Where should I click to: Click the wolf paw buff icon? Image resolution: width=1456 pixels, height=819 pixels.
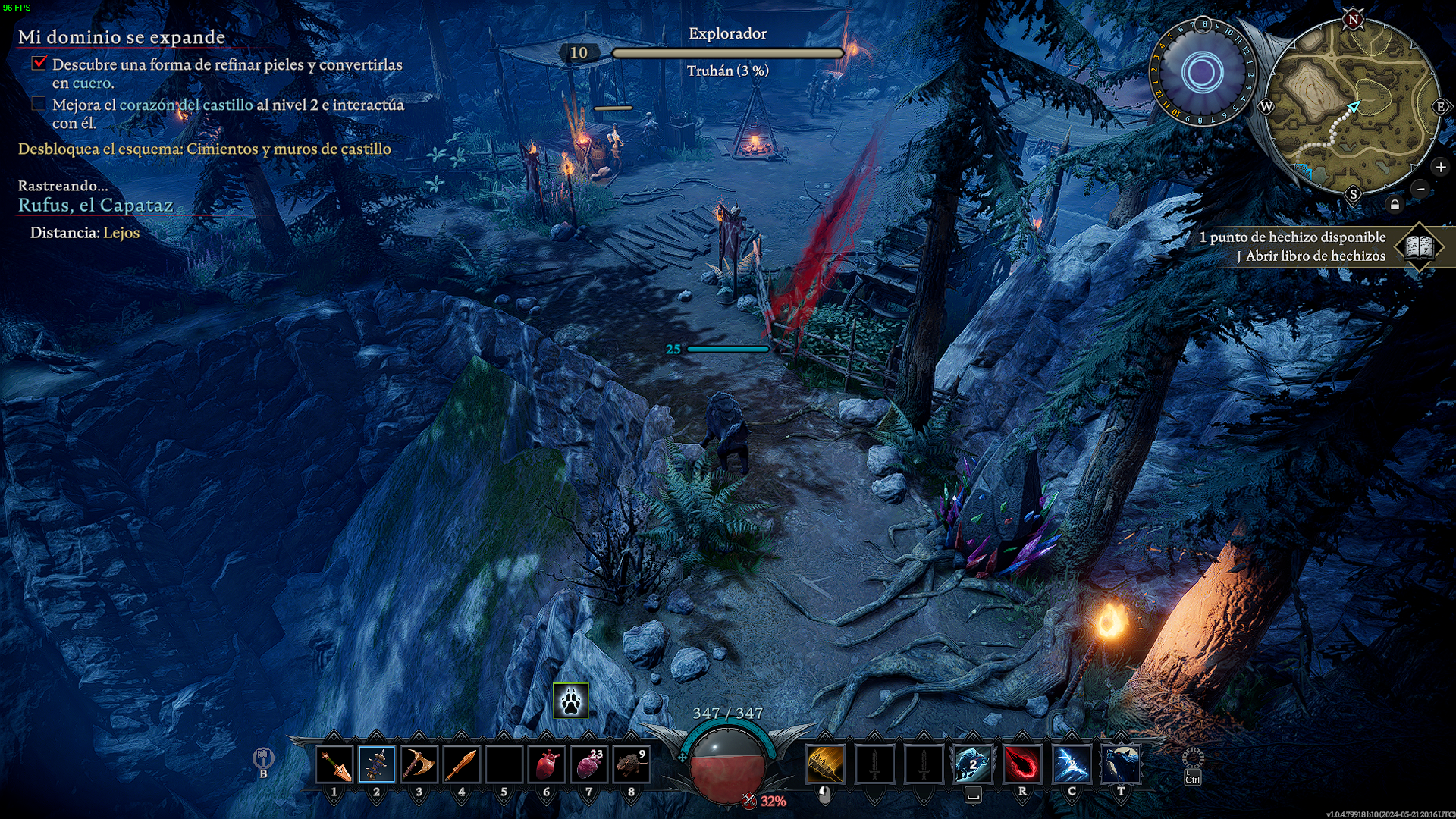pyautogui.click(x=571, y=701)
